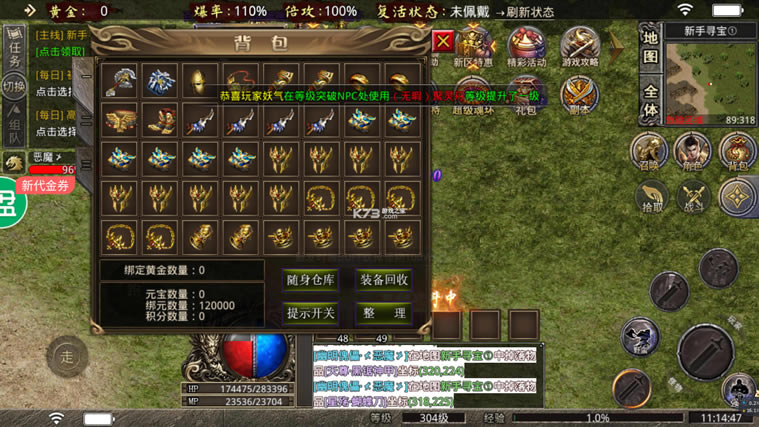Open the 召唤 summon menu
The height and width of the screenshot is (427, 759).
pos(650,152)
